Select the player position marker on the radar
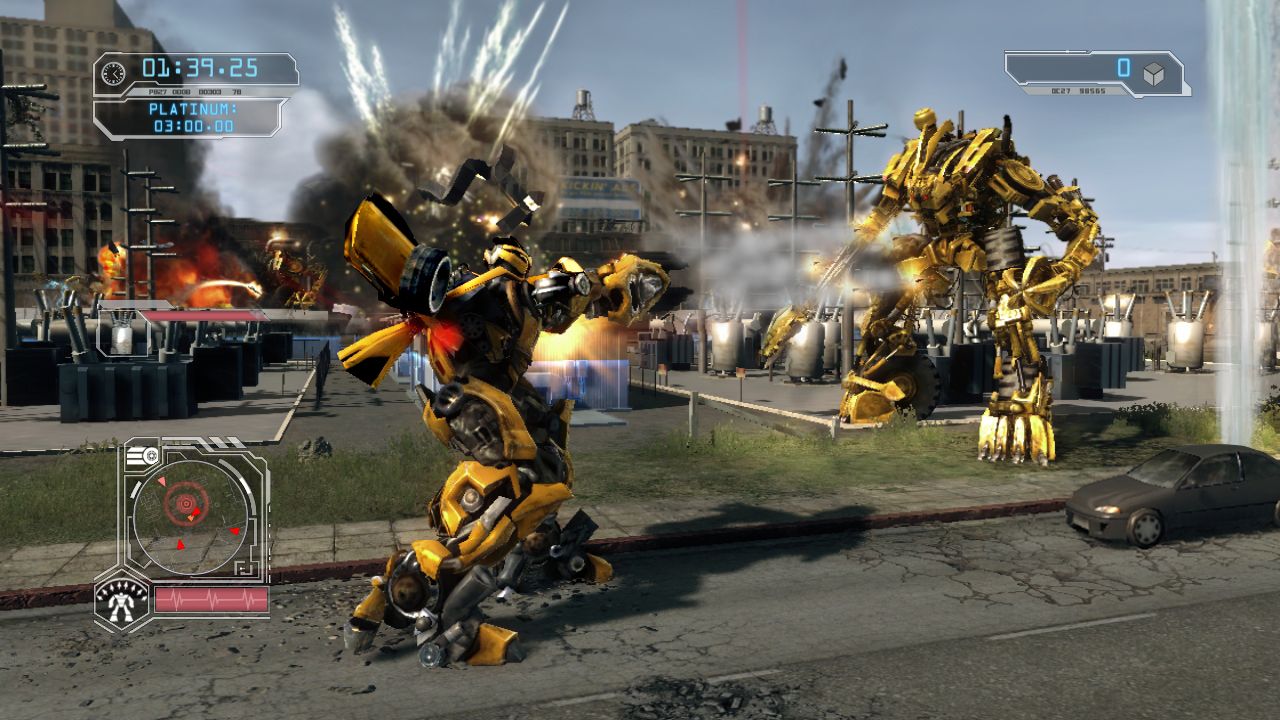Screen dimensions: 1280x720 point(185,503)
